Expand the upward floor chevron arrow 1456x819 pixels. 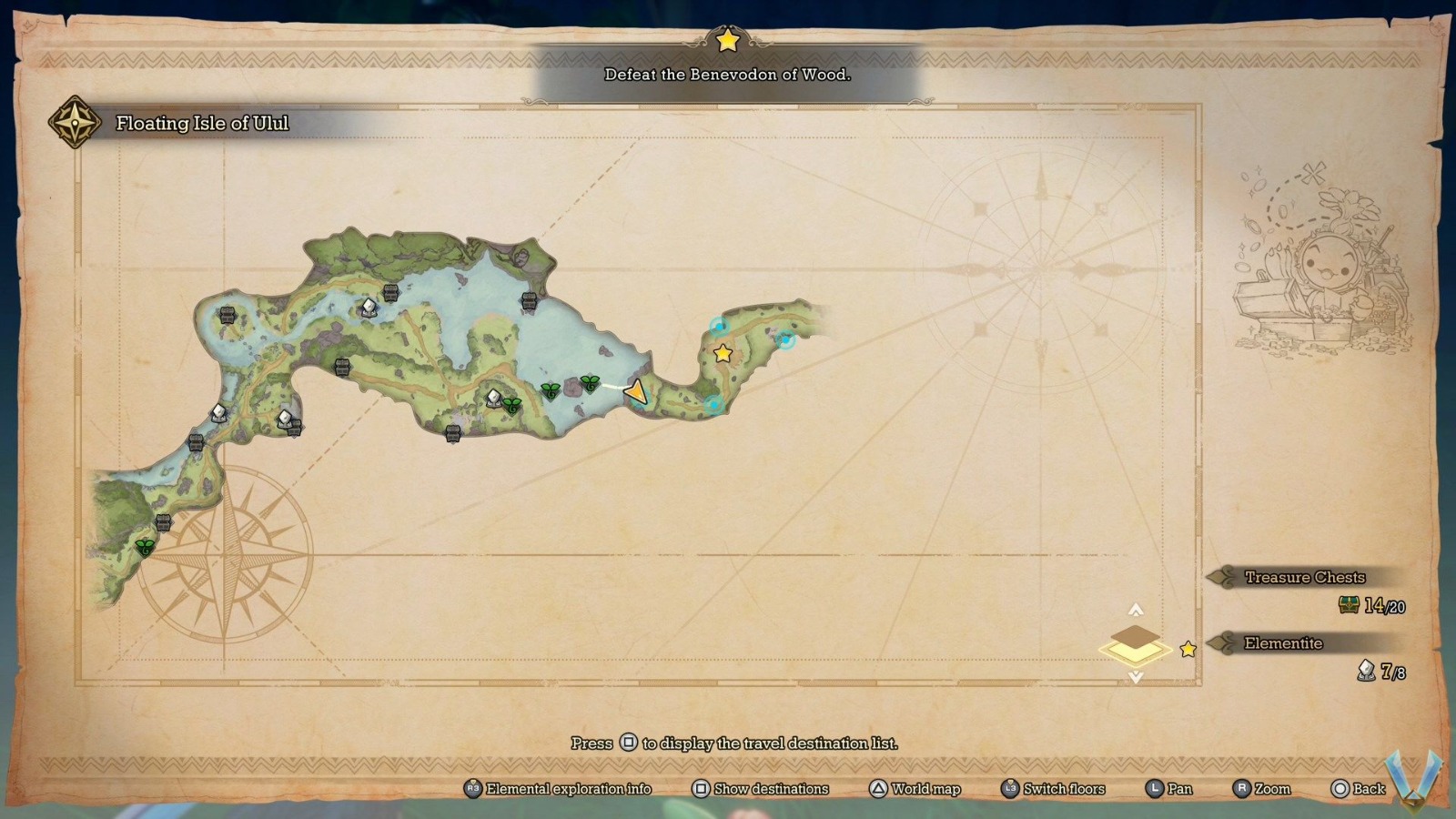[1135, 608]
